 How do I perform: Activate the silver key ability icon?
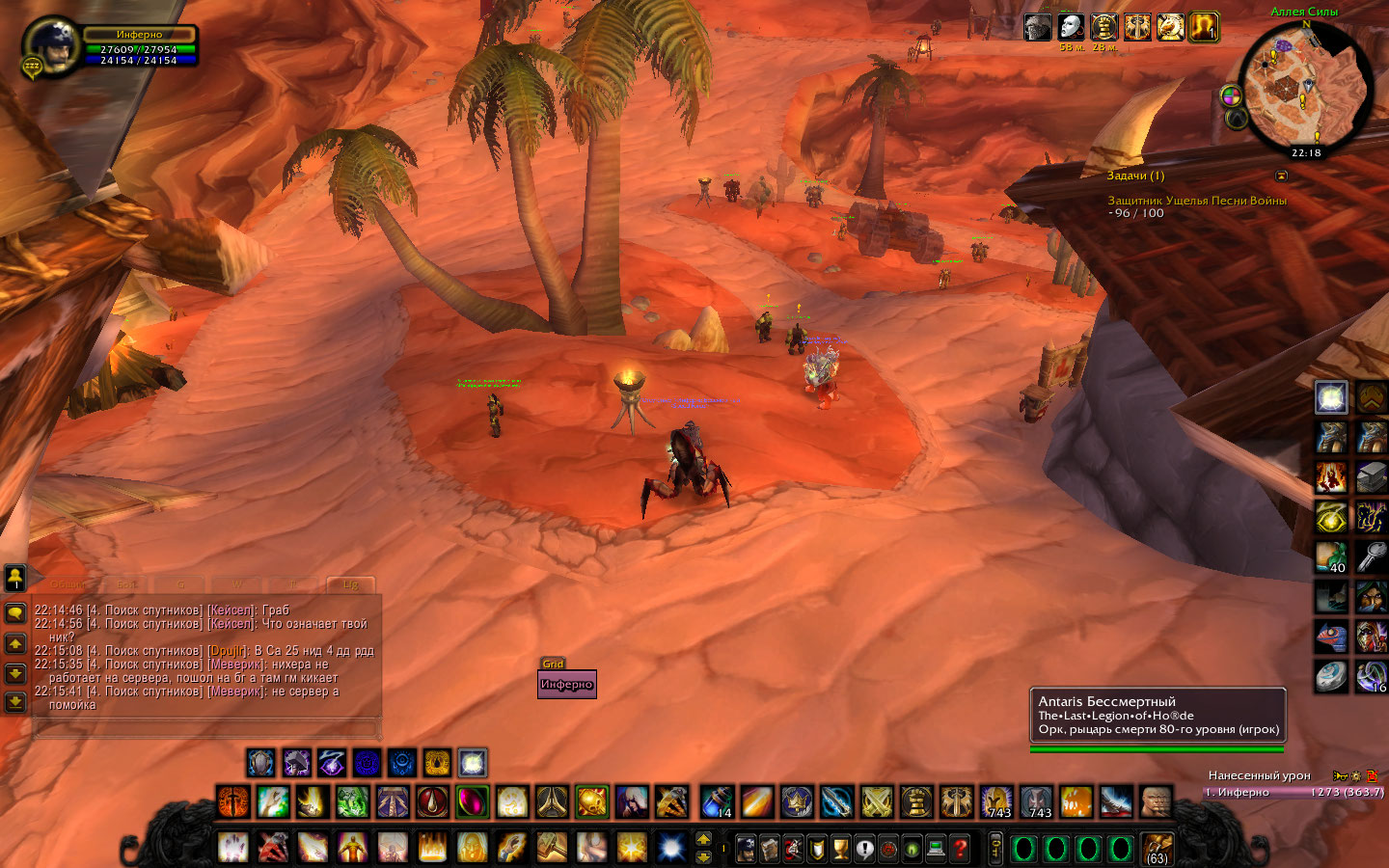tap(1372, 556)
